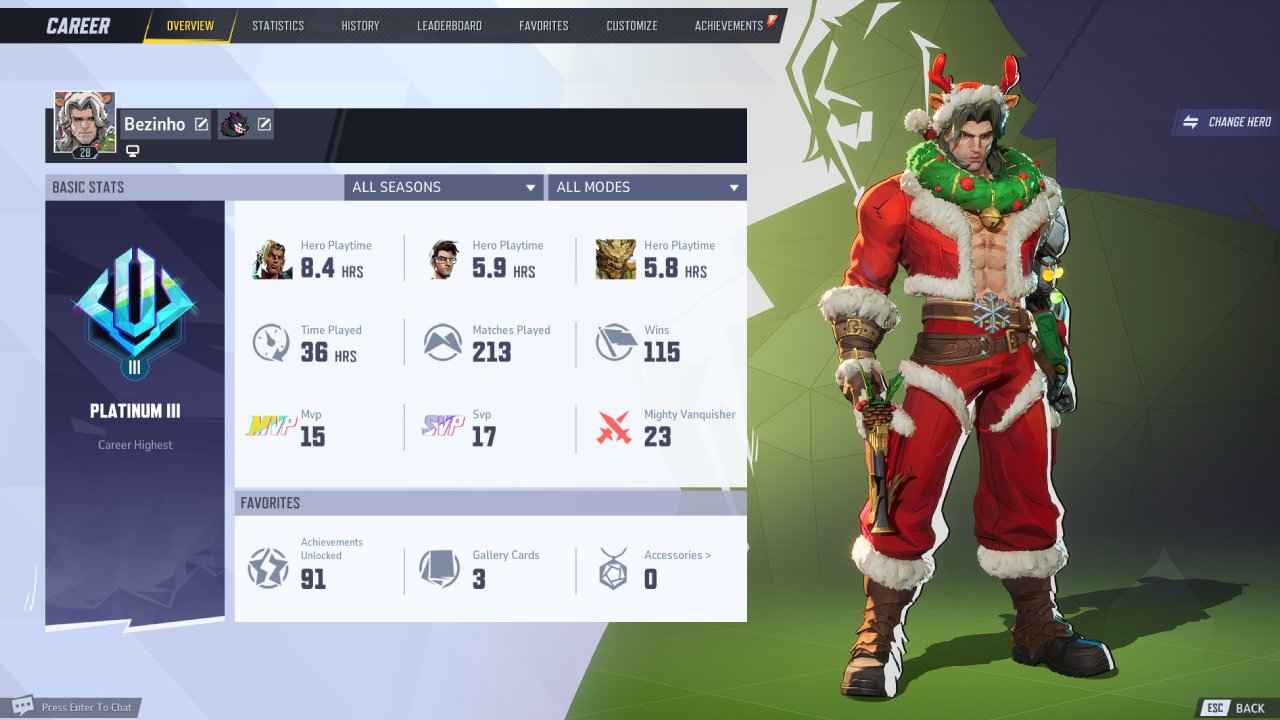The image size is (1280, 720).
Task: Click the Gallery Cards icon
Action: (440, 568)
